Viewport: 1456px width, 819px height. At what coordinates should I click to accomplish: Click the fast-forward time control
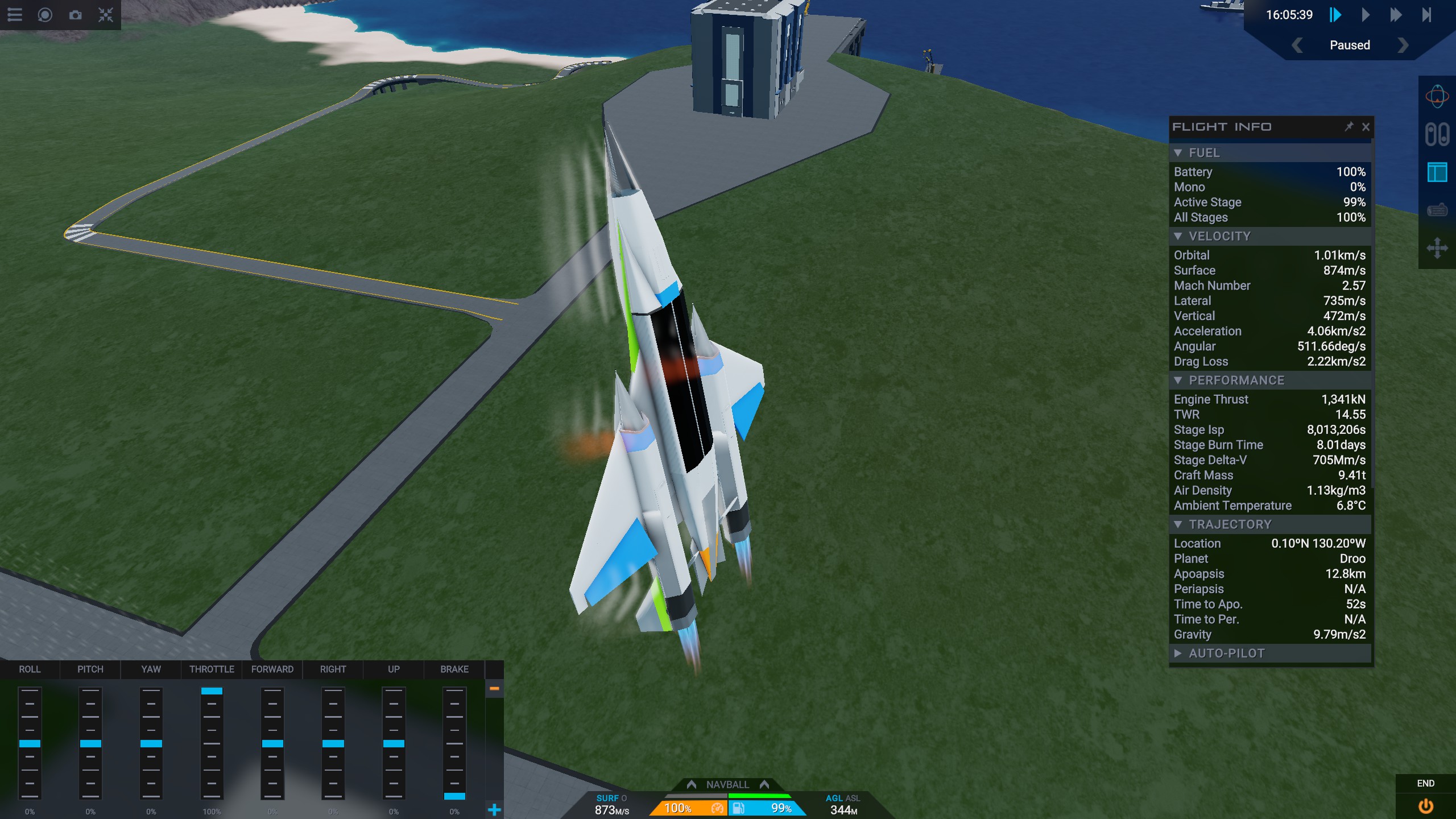1396,15
